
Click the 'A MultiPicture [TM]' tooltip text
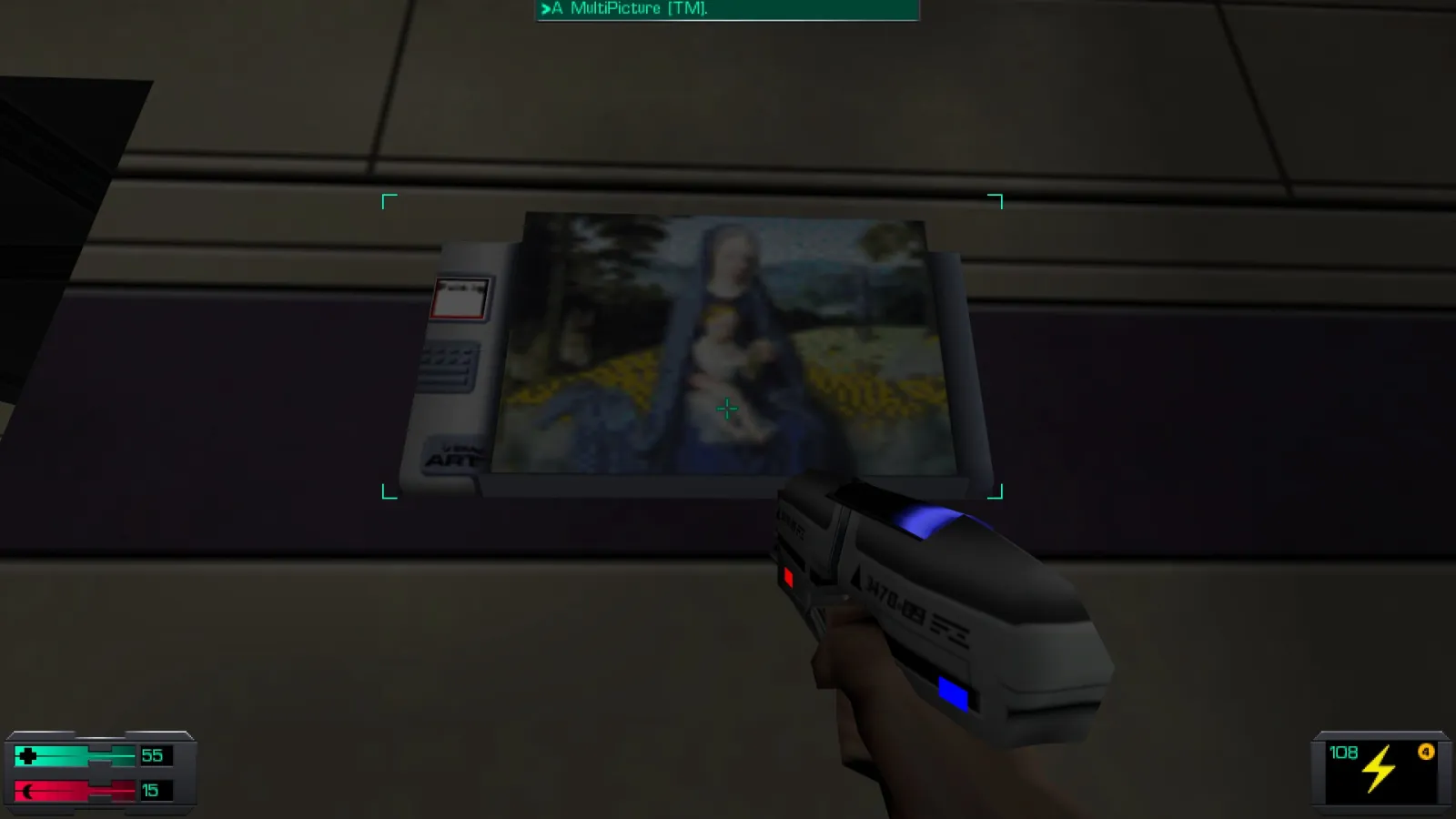(626, 9)
